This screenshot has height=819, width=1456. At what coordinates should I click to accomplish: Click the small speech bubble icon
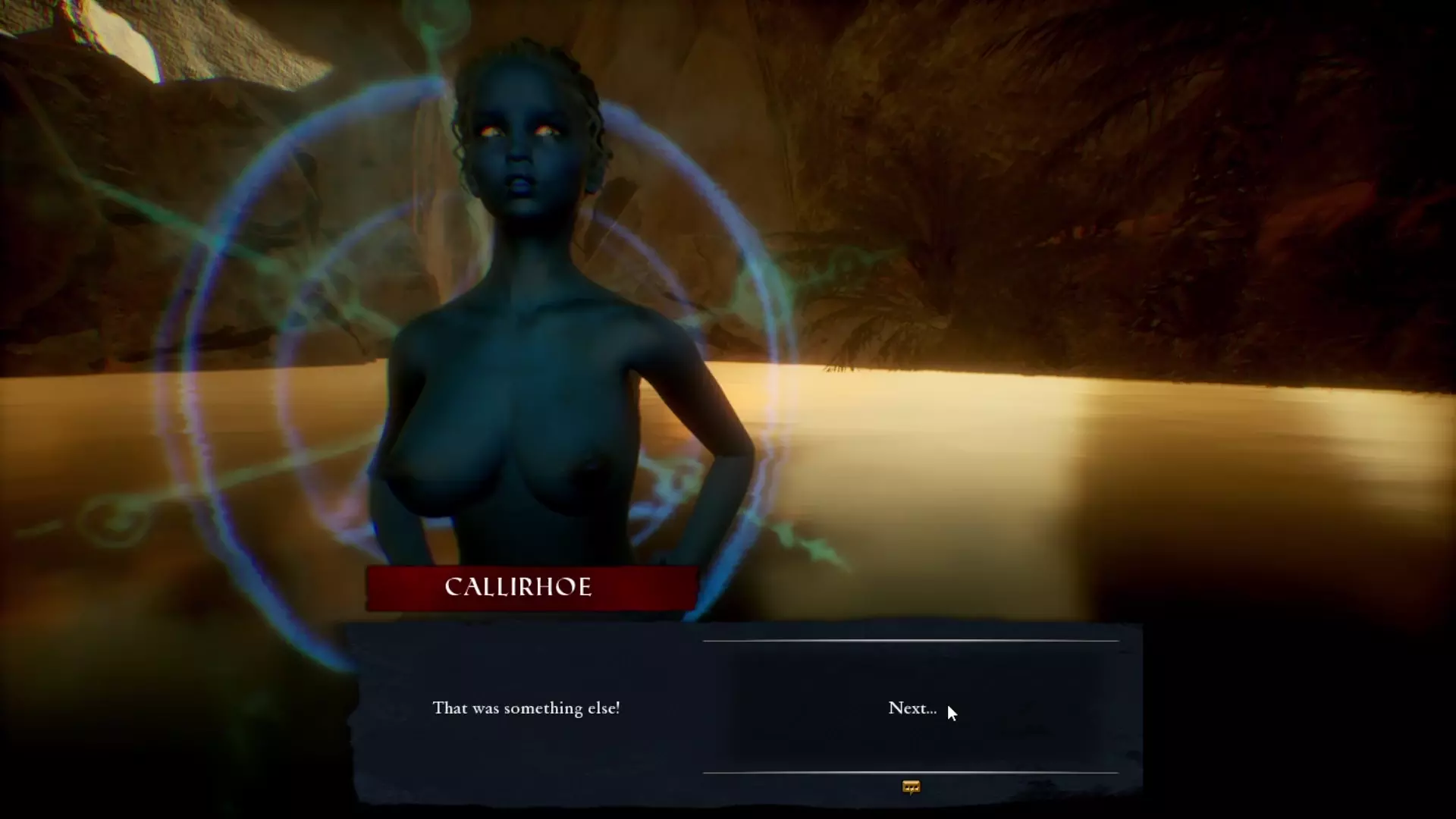pos(911,787)
